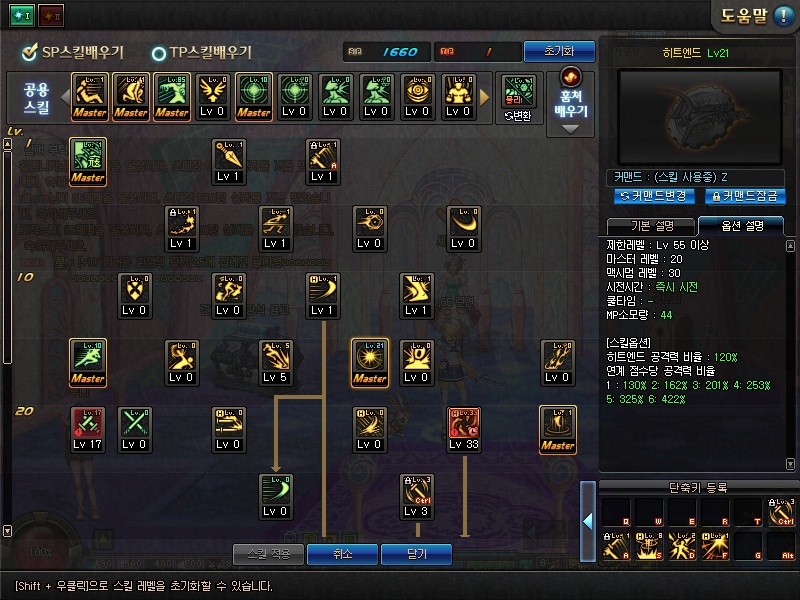Collapse the 단축키 등록 panel arrow
The width and height of the screenshot is (800, 600).
tap(589, 519)
